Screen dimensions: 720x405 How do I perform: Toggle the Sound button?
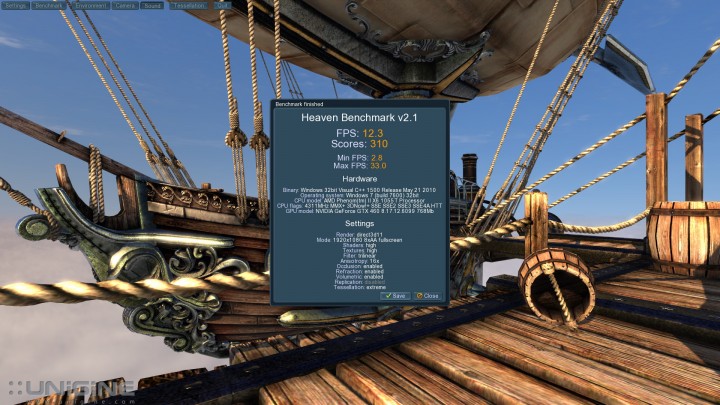point(154,5)
